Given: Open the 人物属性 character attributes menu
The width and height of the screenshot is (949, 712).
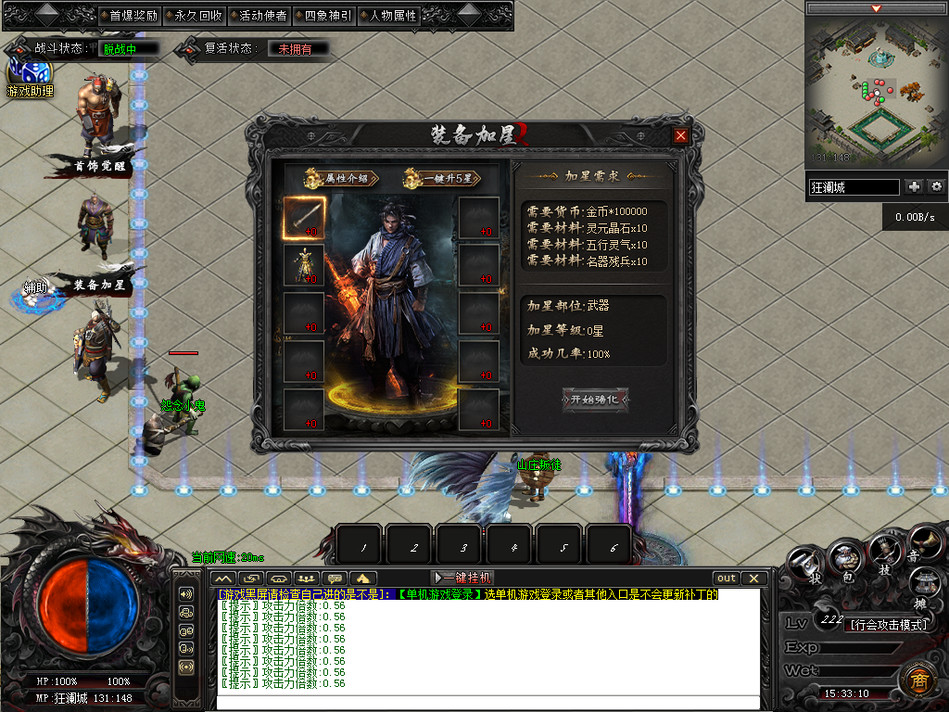Looking at the screenshot, I should [387, 16].
